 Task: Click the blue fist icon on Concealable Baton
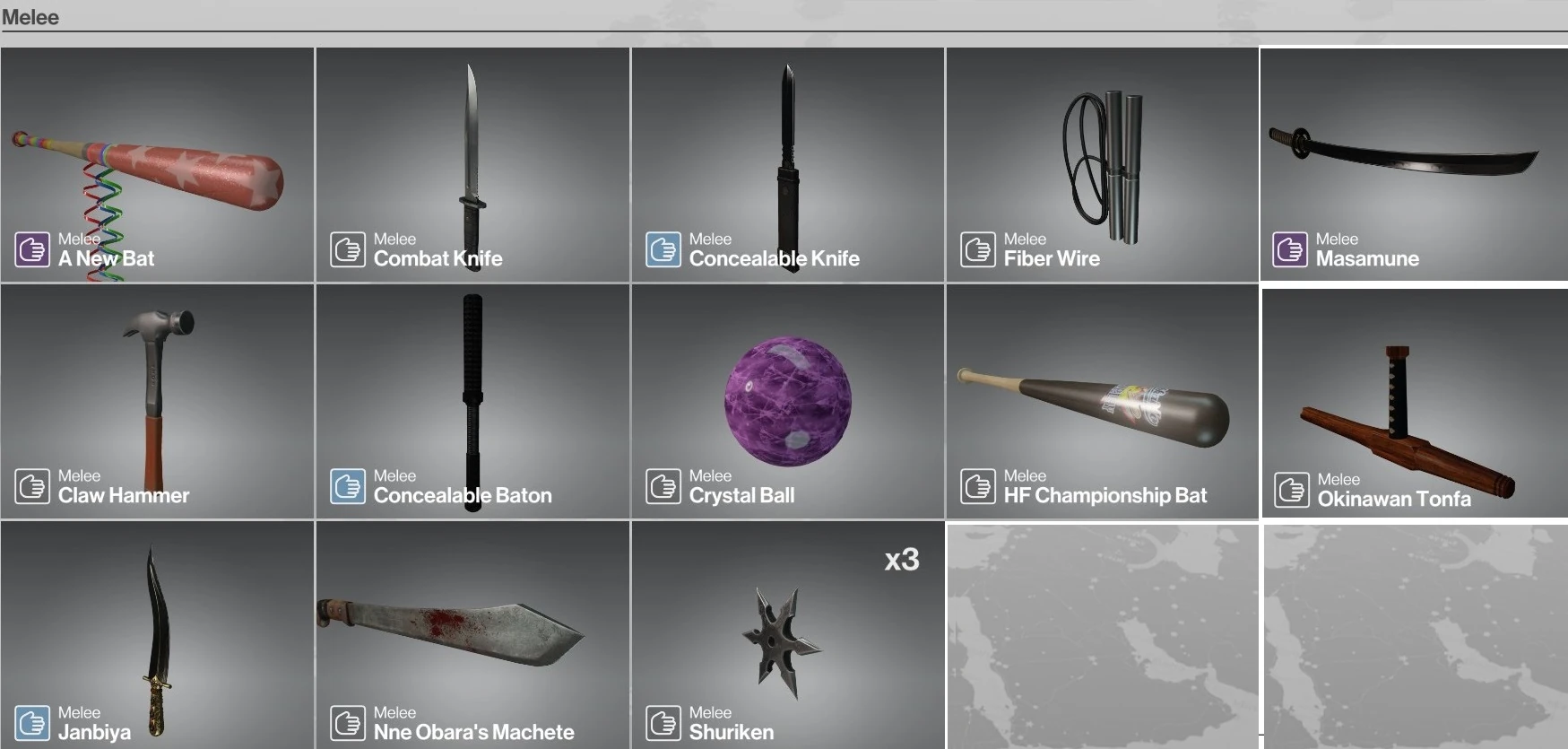(348, 486)
